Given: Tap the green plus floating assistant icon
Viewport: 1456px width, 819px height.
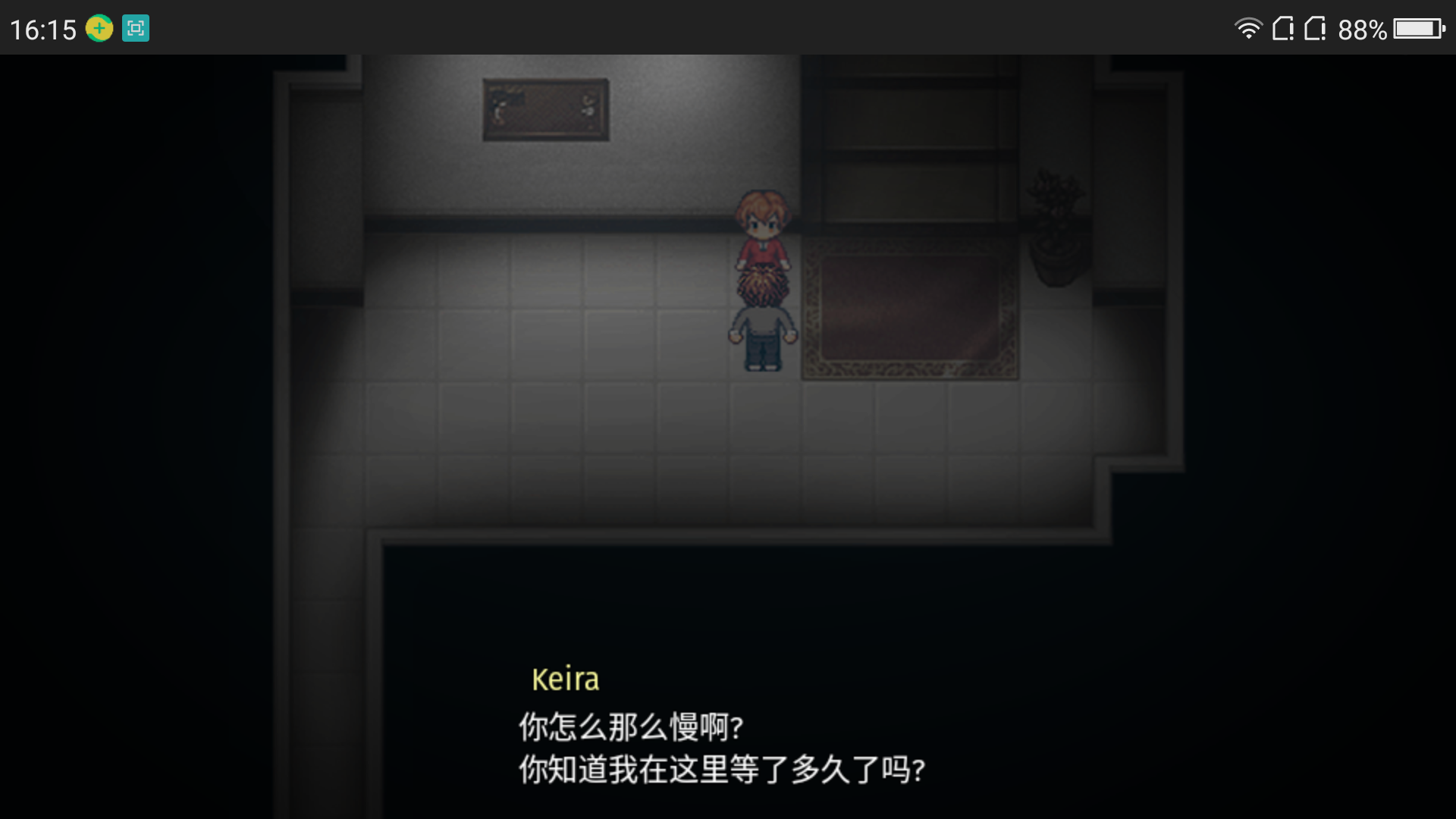Looking at the screenshot, I should [x=99, y=29].
